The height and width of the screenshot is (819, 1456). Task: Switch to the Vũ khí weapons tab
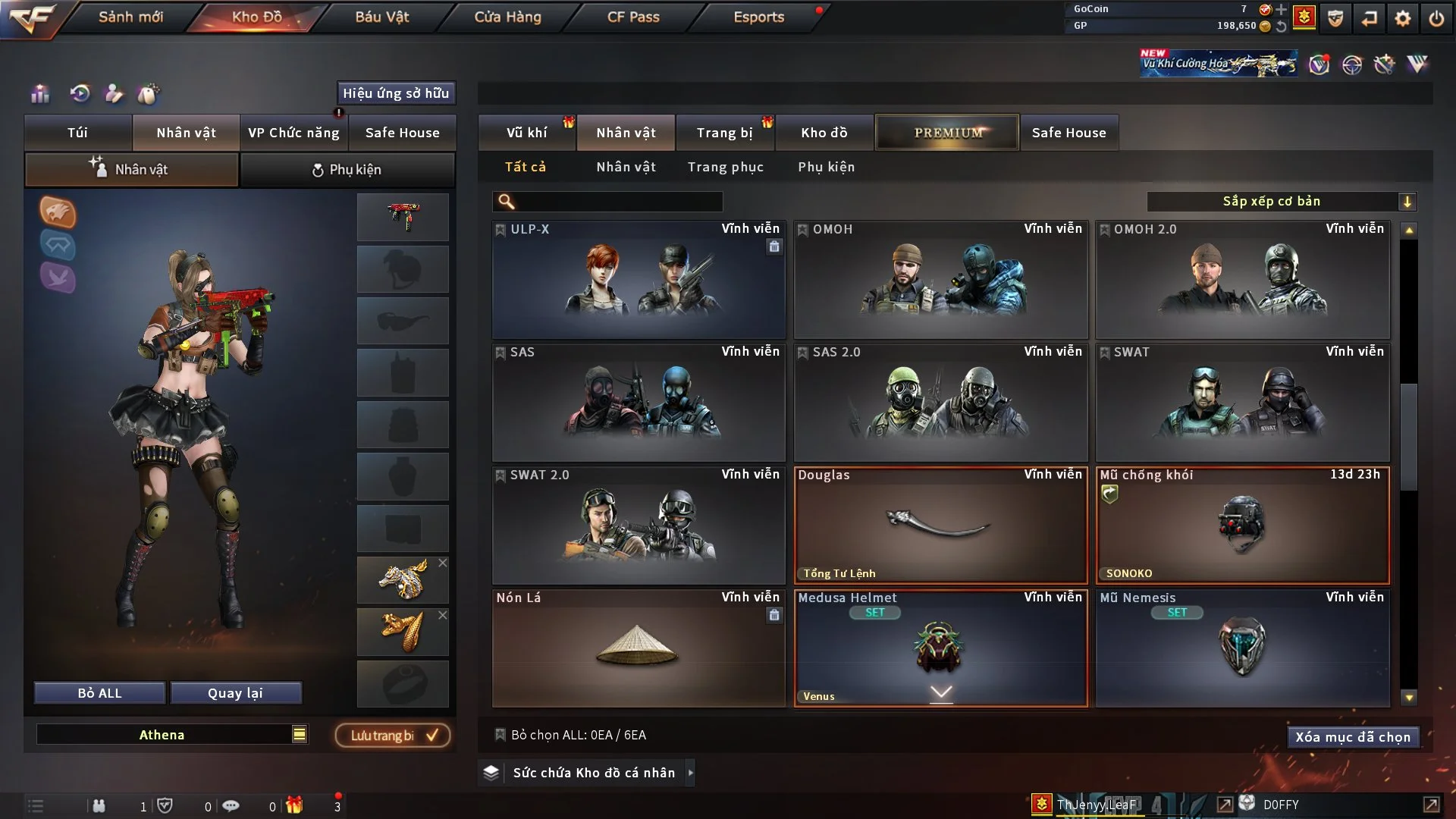pos(526,133)
